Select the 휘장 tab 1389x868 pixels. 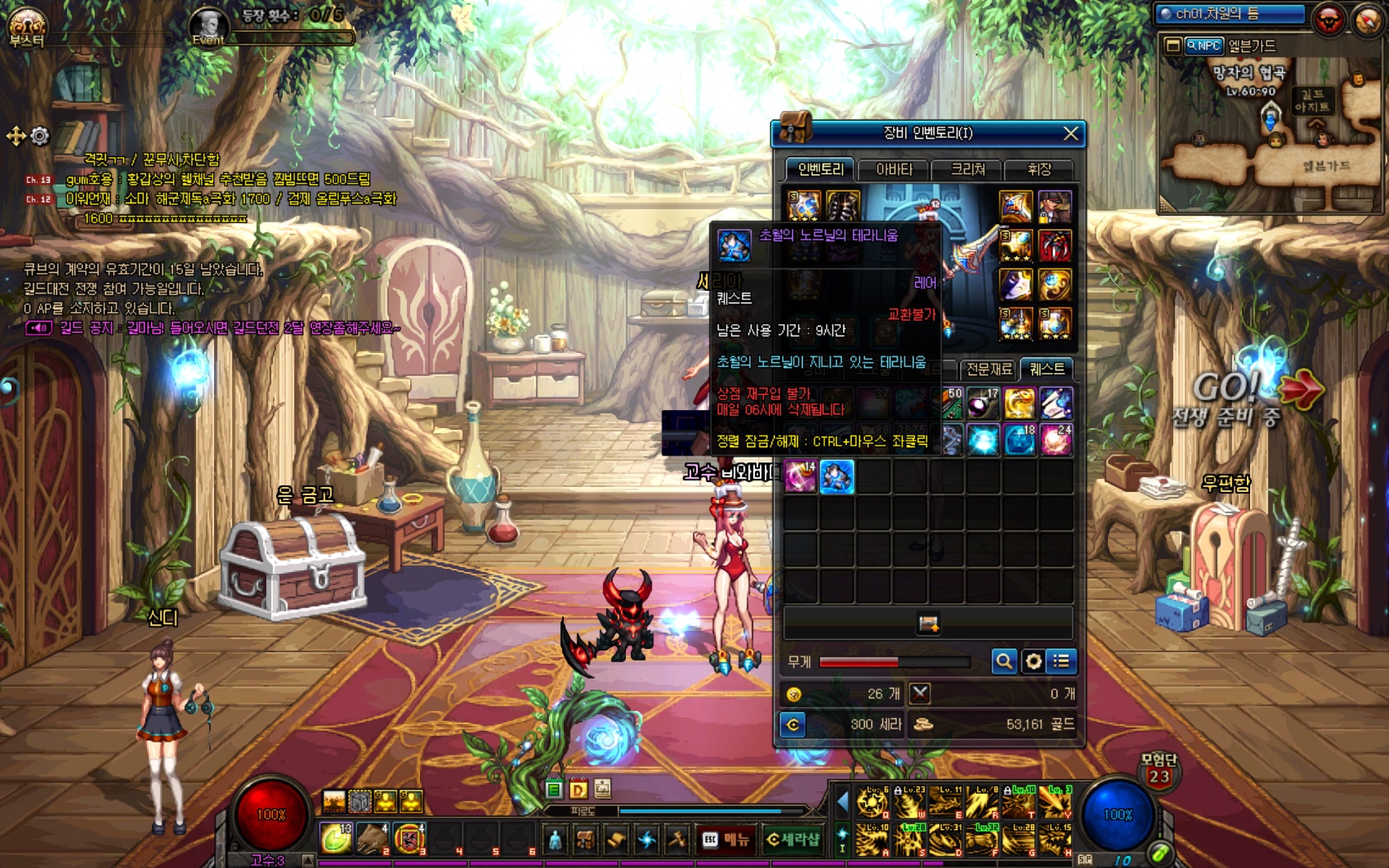click(1038, 169)
